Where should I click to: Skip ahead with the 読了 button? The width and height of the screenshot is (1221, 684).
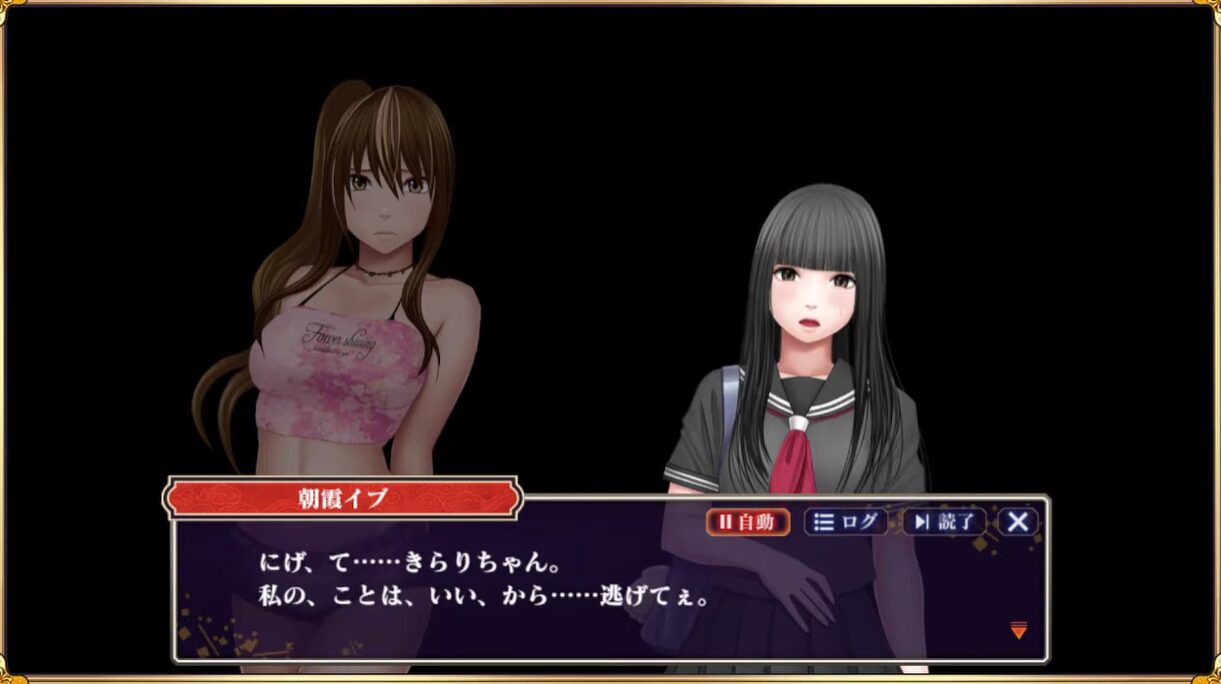tap(944, 522)
